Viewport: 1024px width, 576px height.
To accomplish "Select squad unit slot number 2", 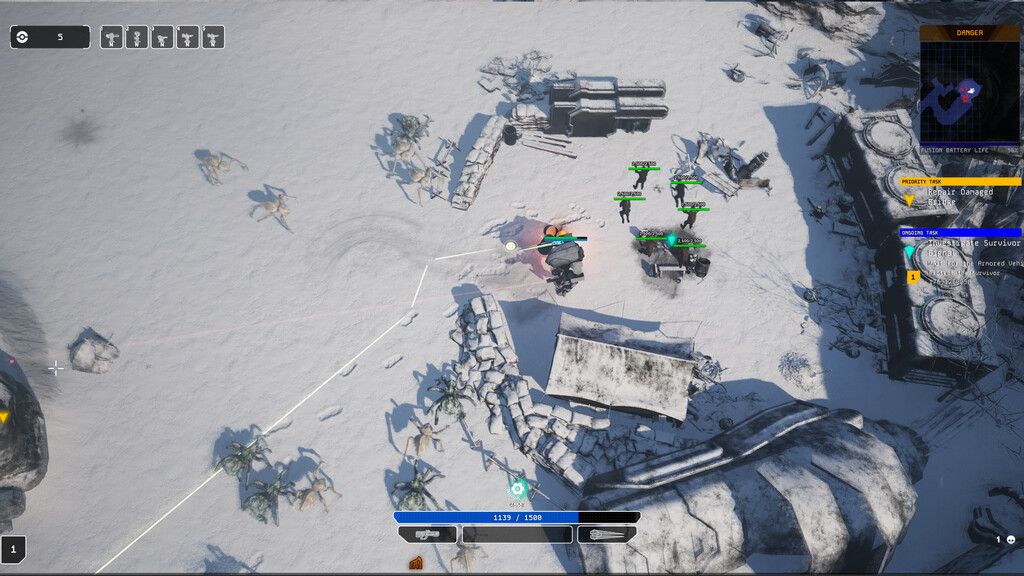I will pos(138,38).
